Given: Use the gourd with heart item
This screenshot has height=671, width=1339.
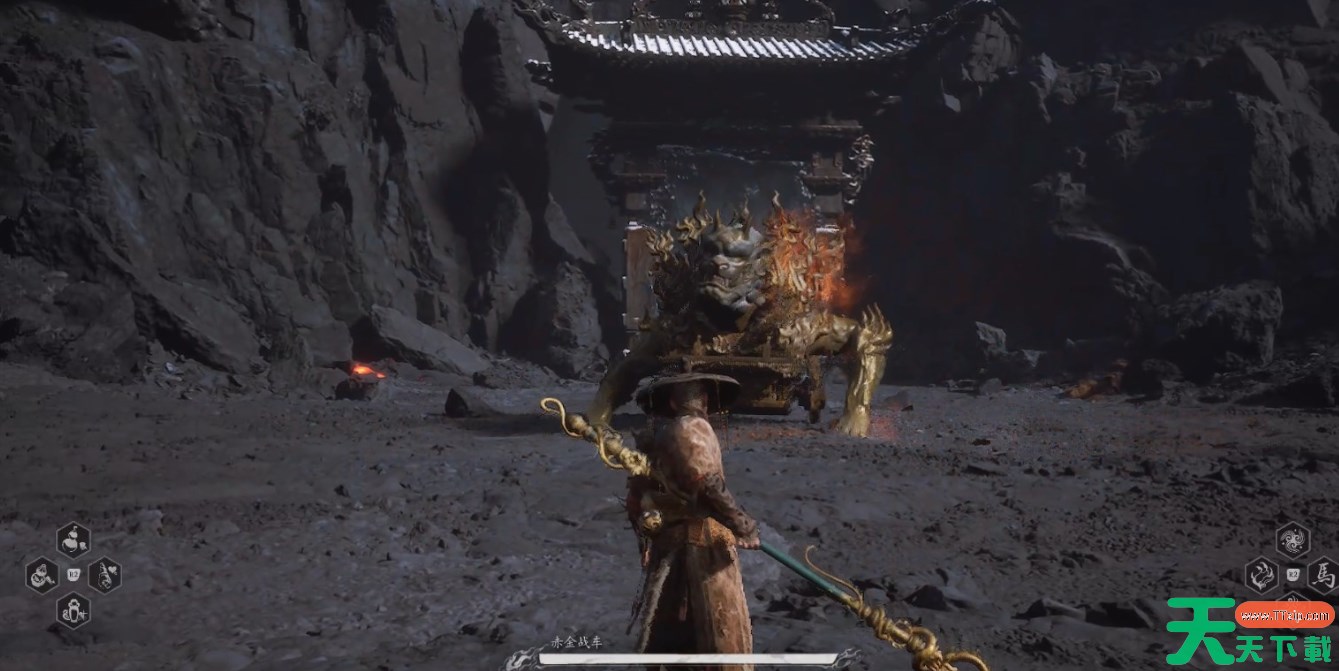Looking at the screenshot, I should [x=105, y=575].
